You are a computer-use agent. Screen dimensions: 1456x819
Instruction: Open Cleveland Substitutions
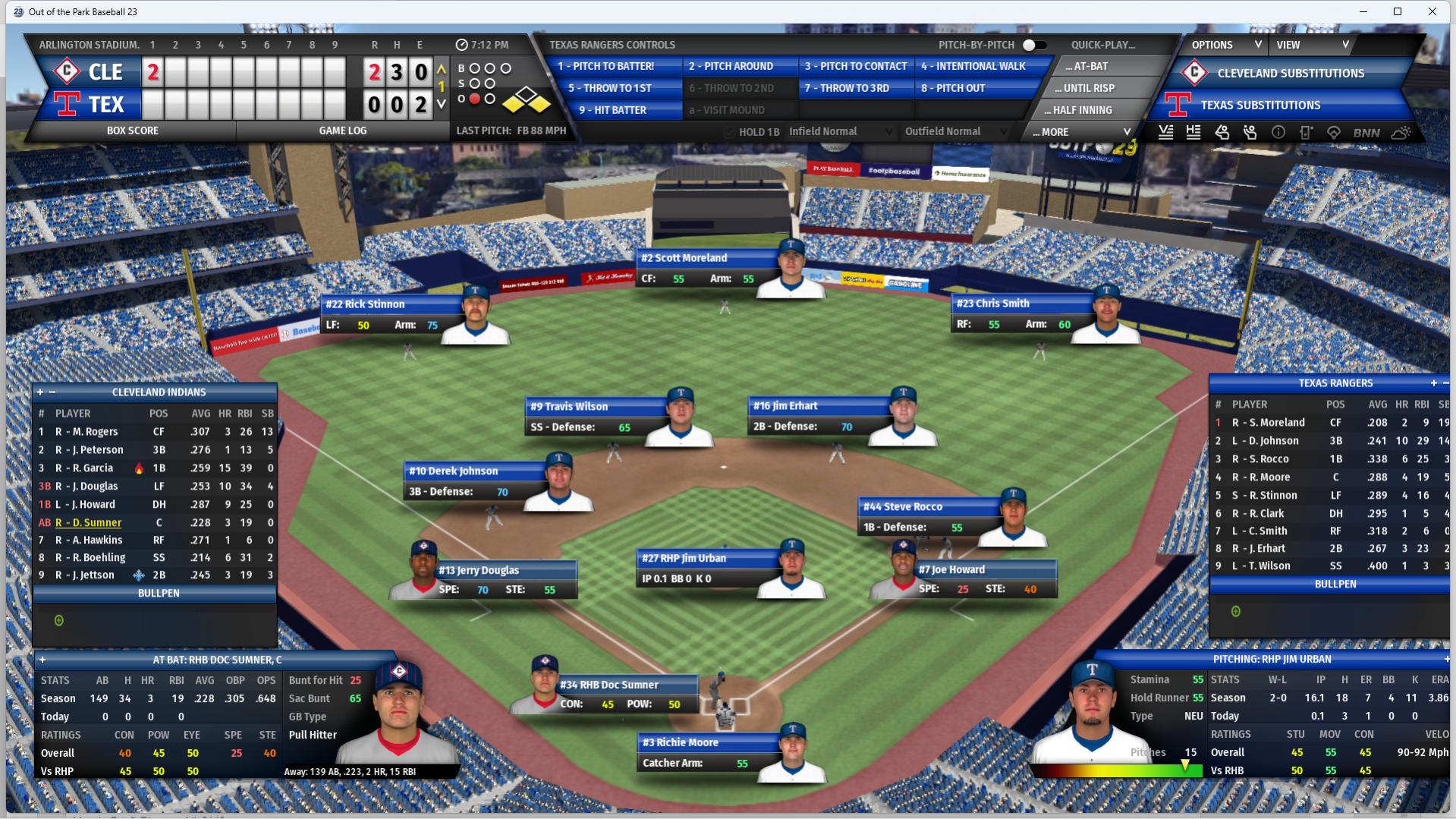tap(1290, 74)
